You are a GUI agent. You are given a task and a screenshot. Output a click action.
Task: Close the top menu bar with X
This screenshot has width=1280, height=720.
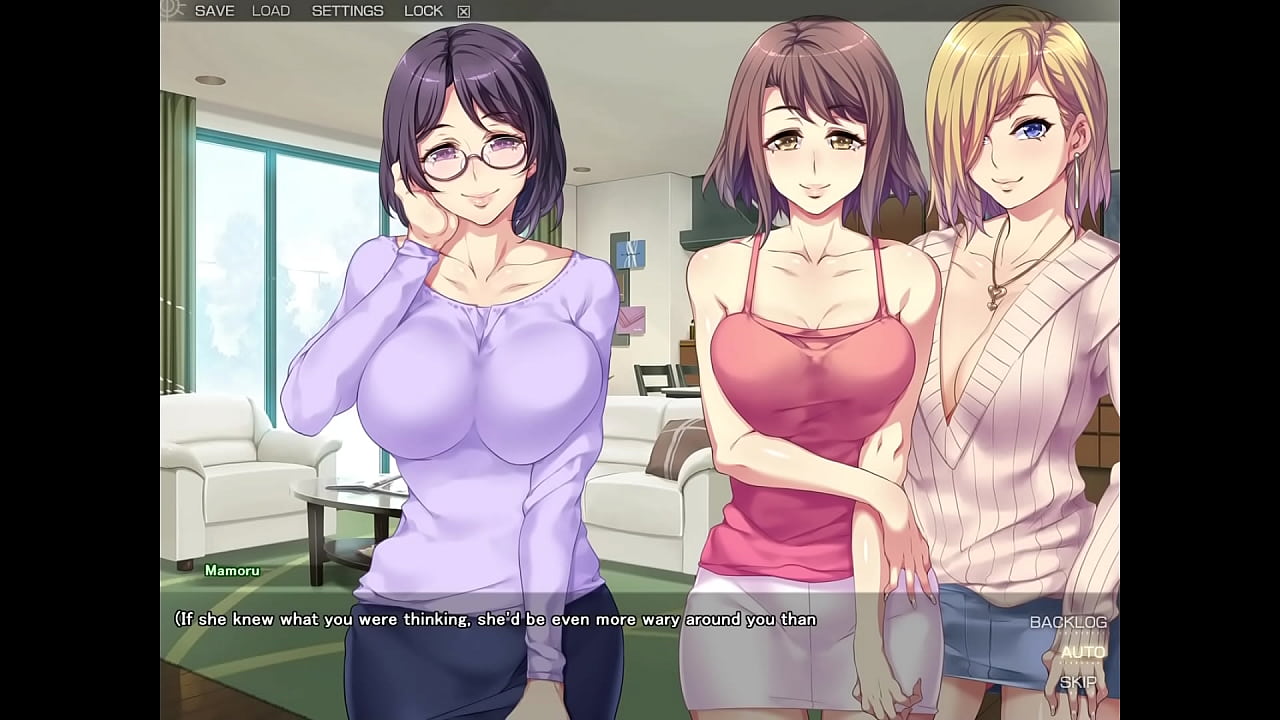pos(463,12)
